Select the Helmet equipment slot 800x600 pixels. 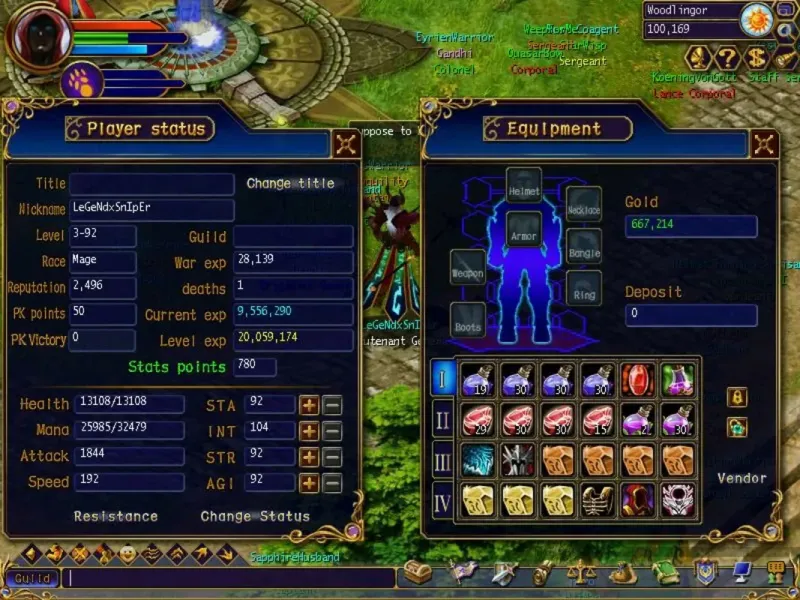click(524, 187)
